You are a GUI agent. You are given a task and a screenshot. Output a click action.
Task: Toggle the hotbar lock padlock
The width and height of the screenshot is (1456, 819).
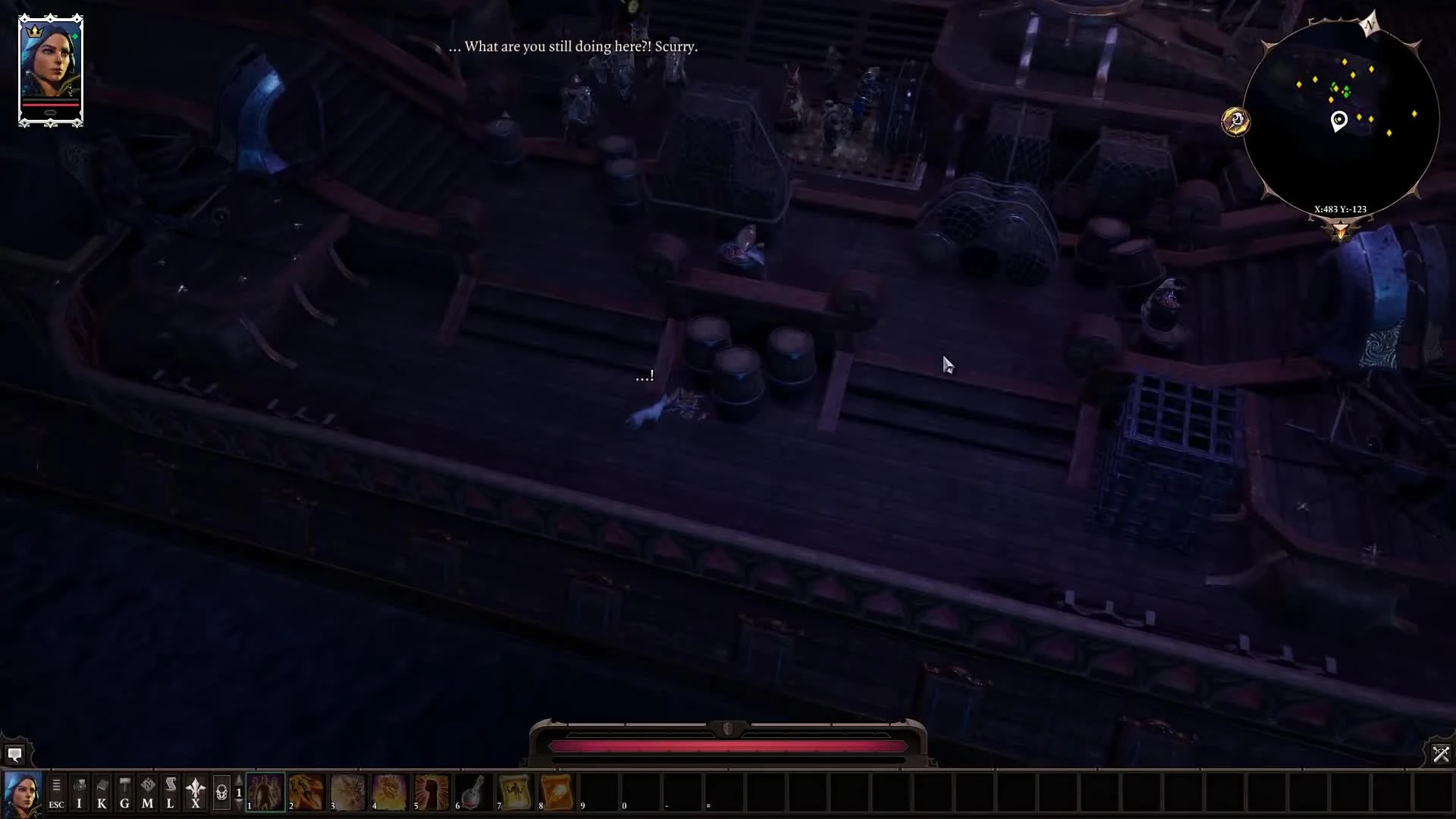(223, 792)
